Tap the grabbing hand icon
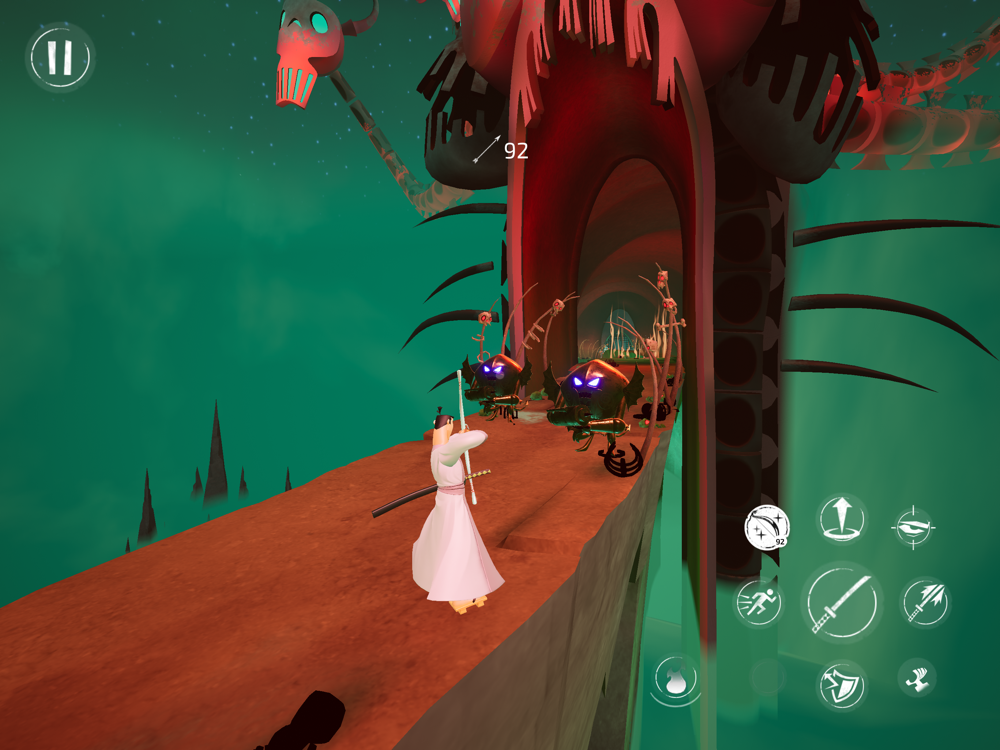This screenshot has width=1000, height=750. [x=916, y=678]
